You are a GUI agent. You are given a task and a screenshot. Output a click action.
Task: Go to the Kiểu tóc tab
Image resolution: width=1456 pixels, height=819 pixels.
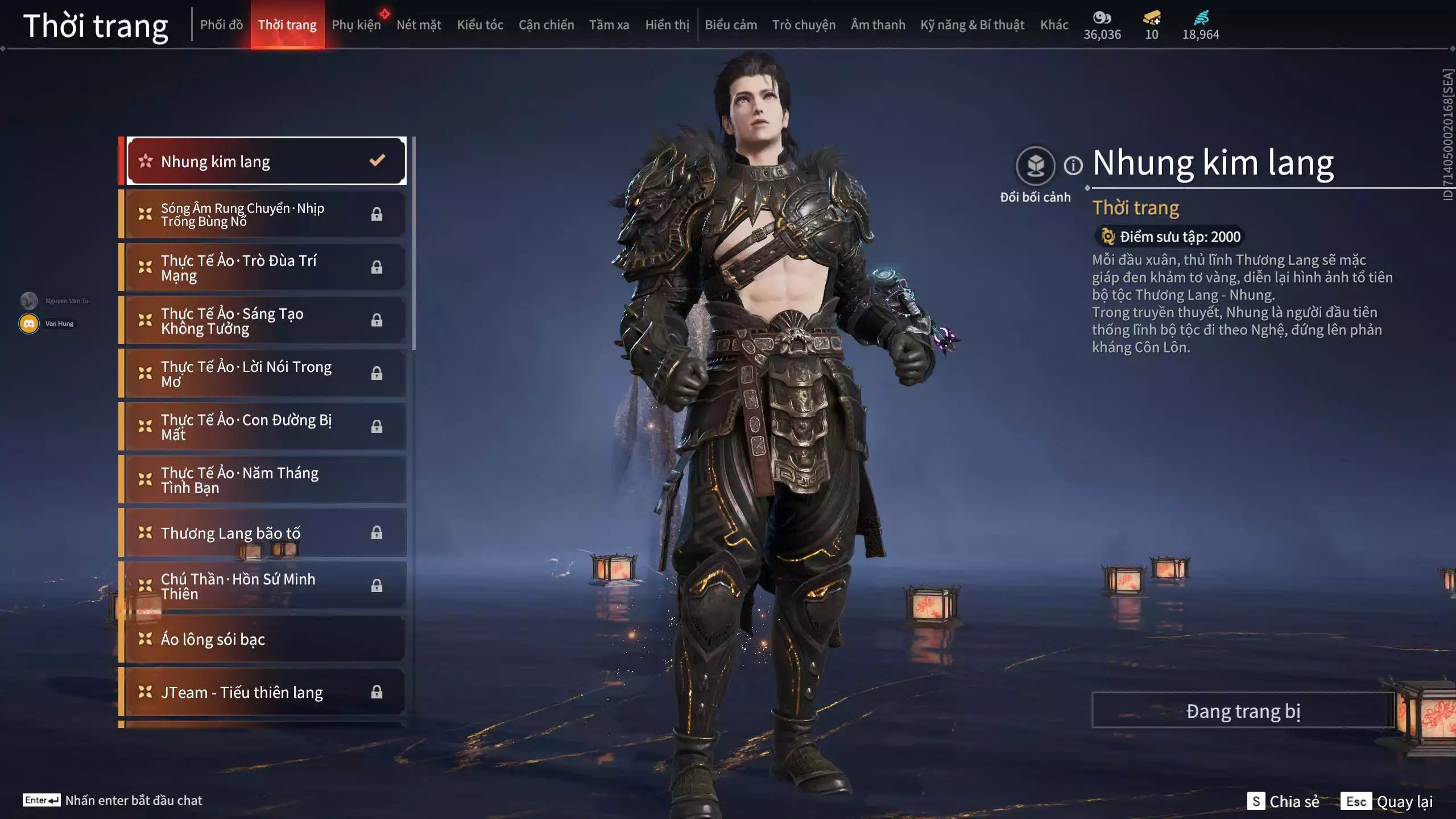pyautogui.click(x=480, y=24)
